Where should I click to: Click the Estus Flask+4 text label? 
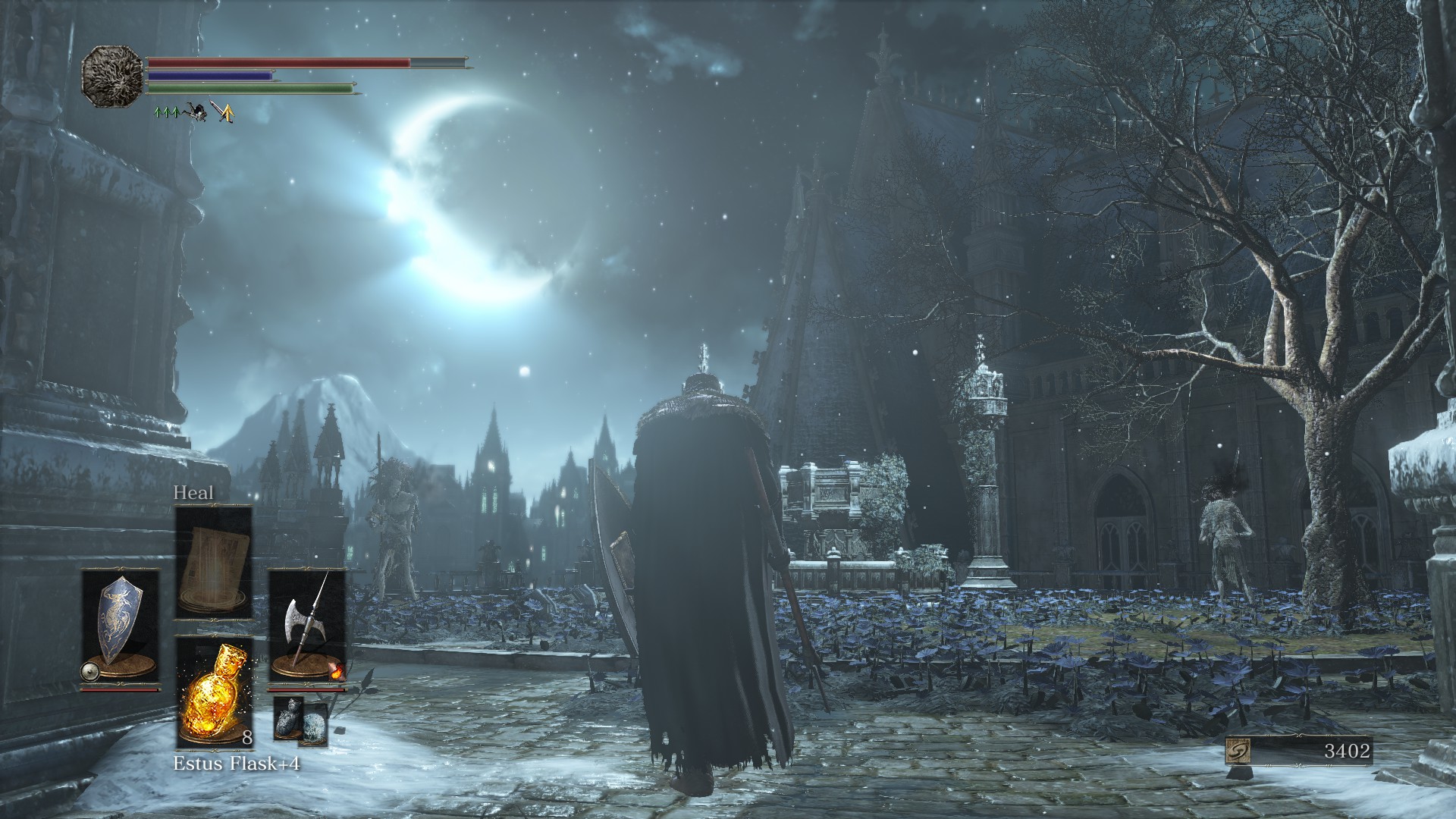pyautogui.click(x=238, y=763)
